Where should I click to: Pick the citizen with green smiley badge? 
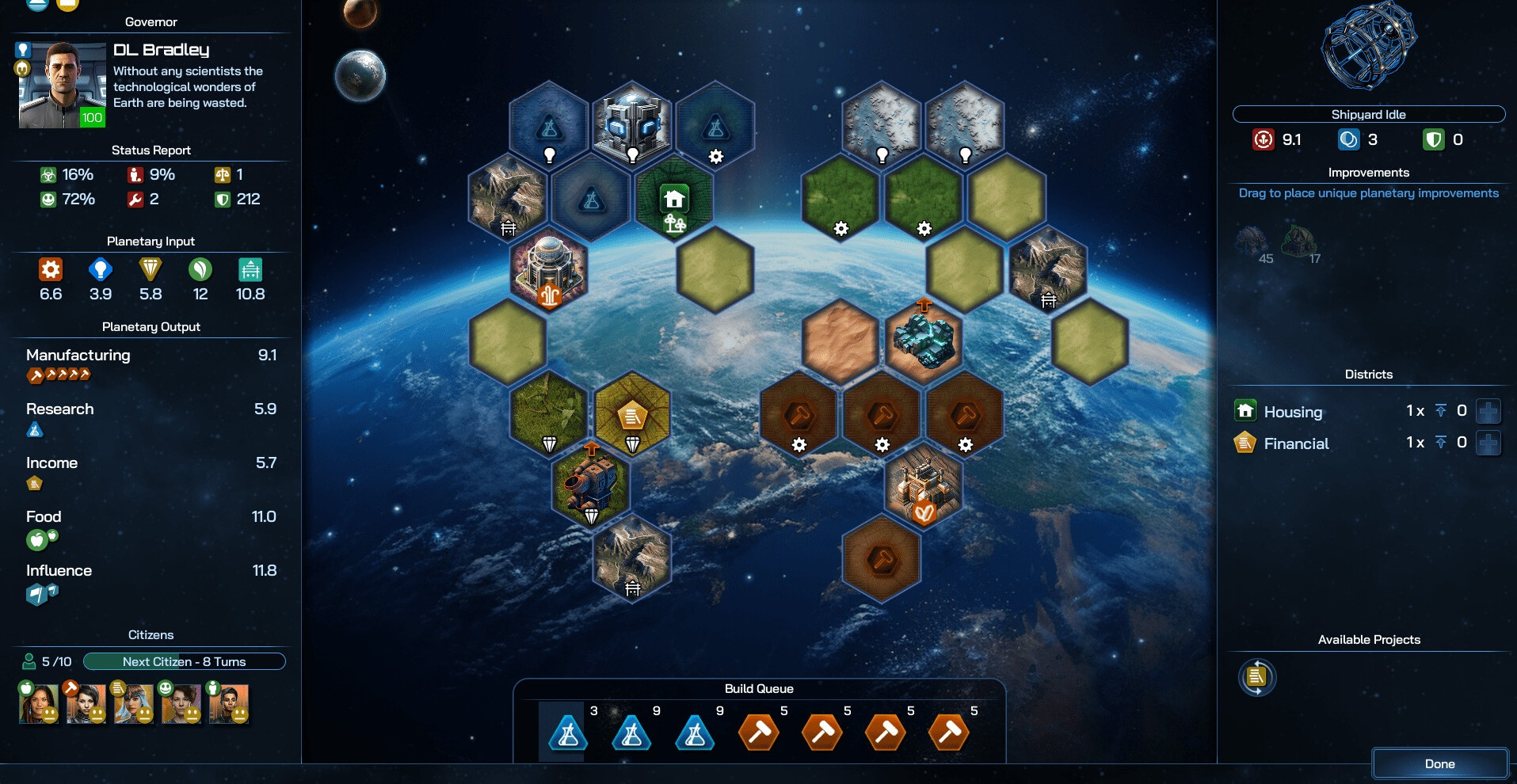(181, 703)
